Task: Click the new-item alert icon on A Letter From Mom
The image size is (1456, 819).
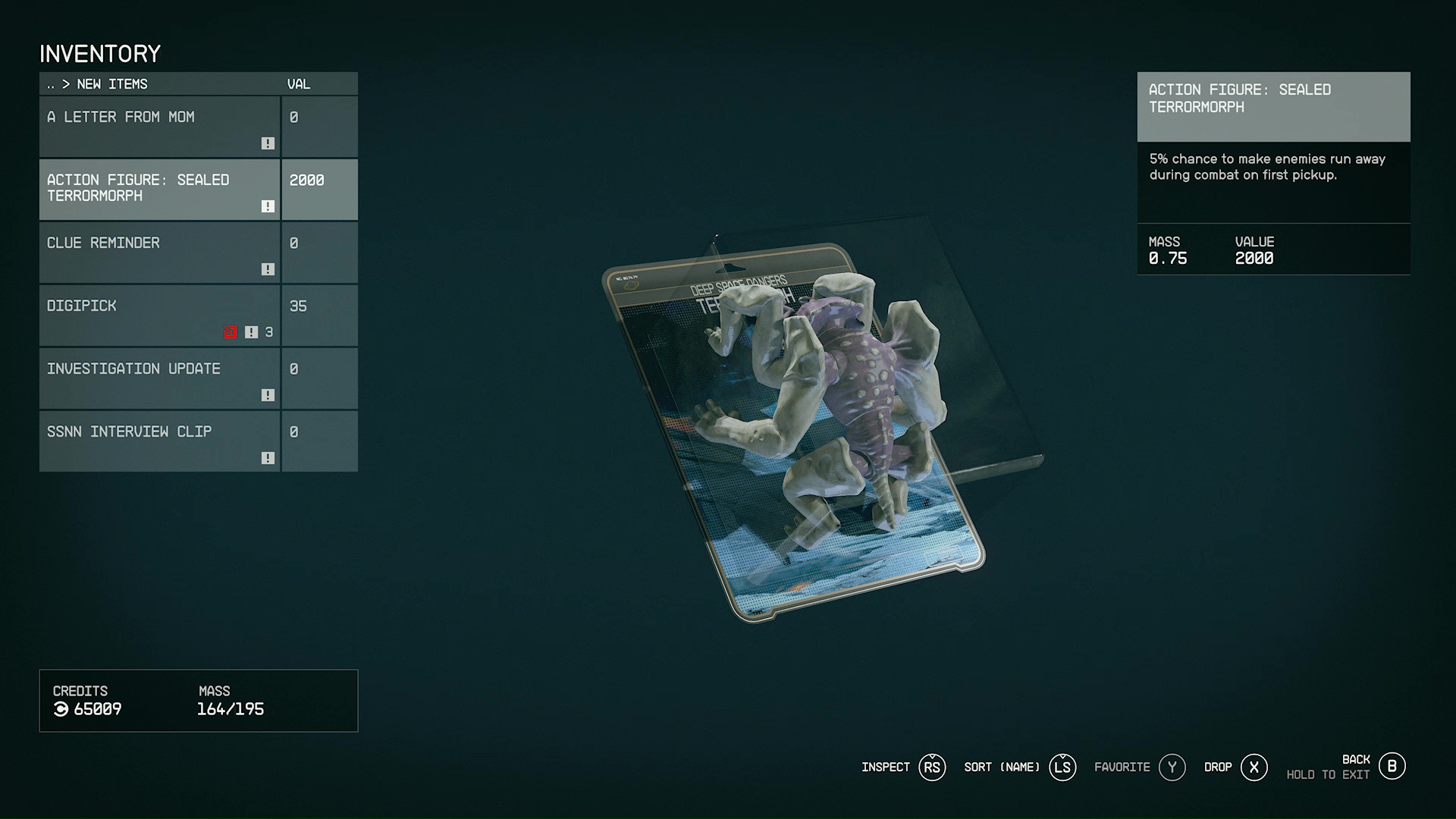Action: (267, 143)
